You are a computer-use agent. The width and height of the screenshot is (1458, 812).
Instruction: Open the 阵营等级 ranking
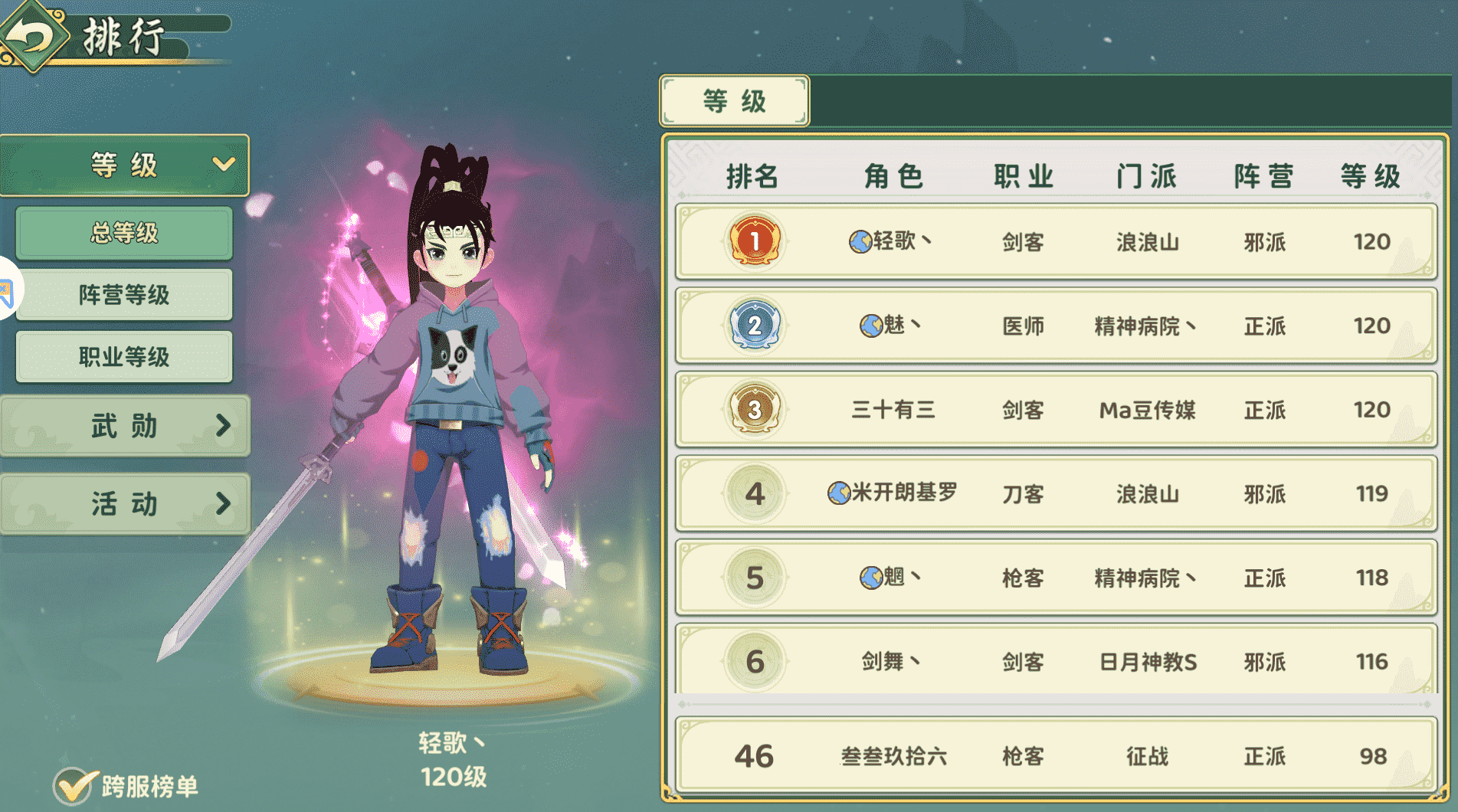tap(123, 295)
